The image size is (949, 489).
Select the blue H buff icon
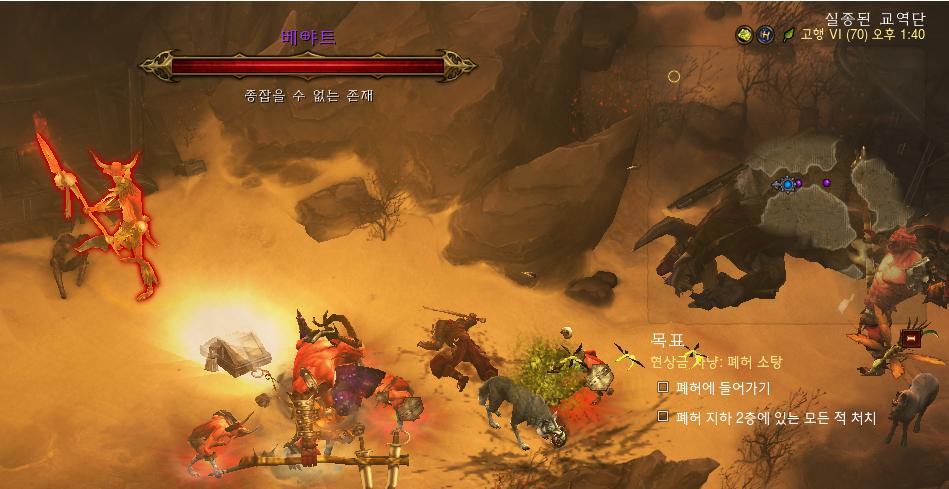coord(765,35)
